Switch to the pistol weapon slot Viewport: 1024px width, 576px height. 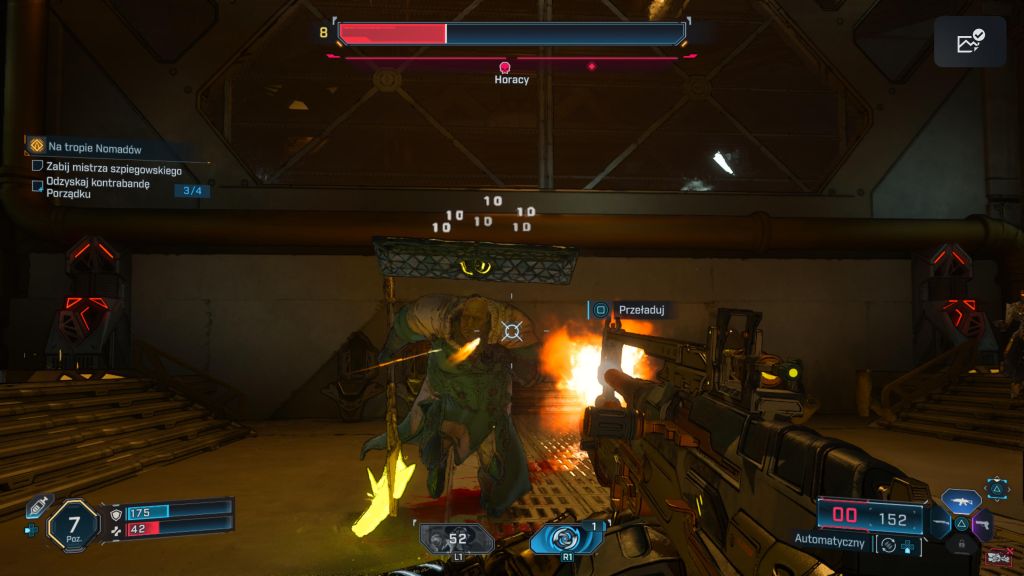(983, 522)
